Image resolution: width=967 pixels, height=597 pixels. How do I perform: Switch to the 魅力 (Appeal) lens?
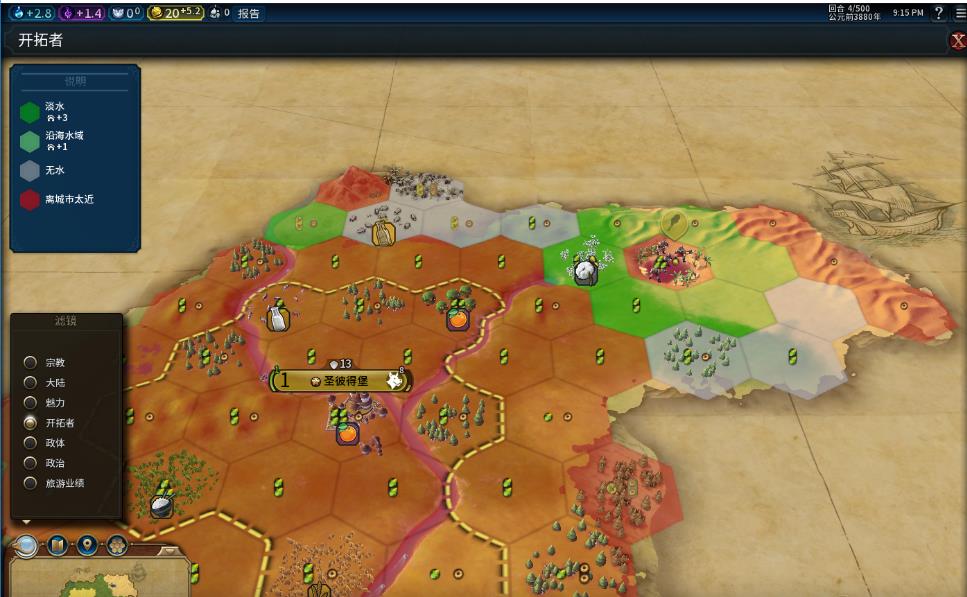click(31, 402)
